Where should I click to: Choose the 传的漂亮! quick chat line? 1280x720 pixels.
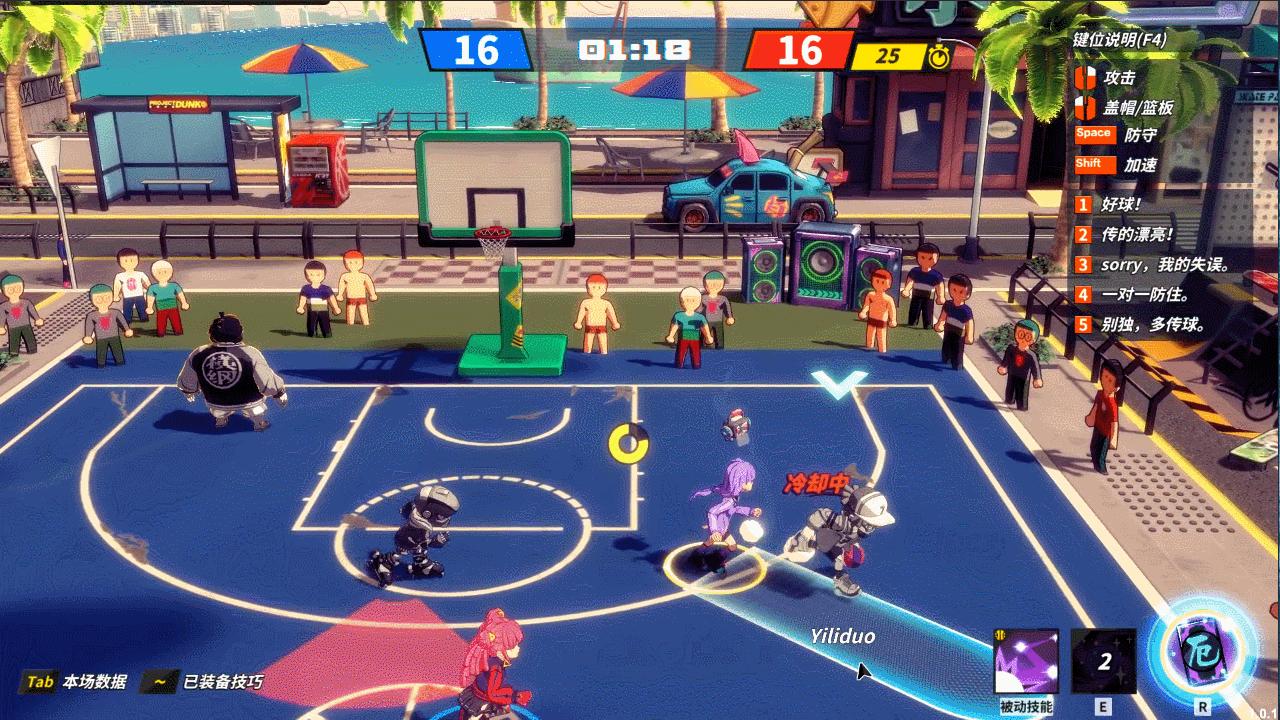1137,235
